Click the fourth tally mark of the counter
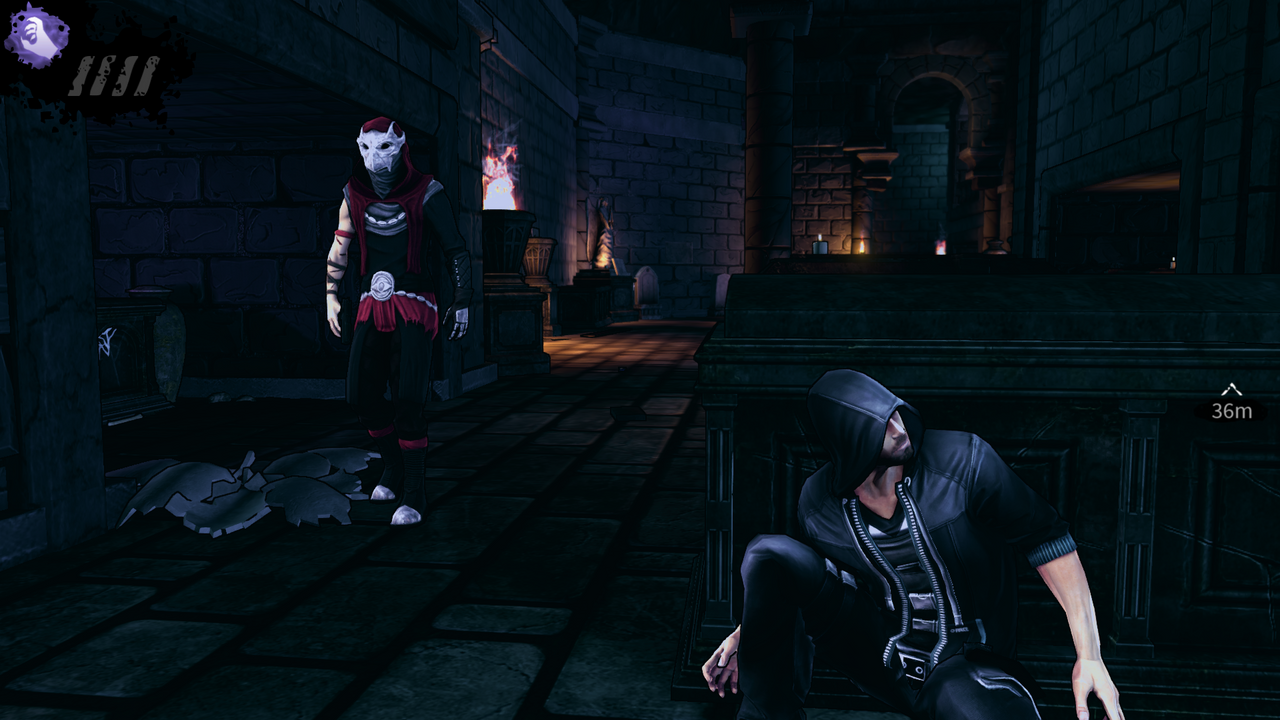The image size is (1280, 720). click(145, 74)
